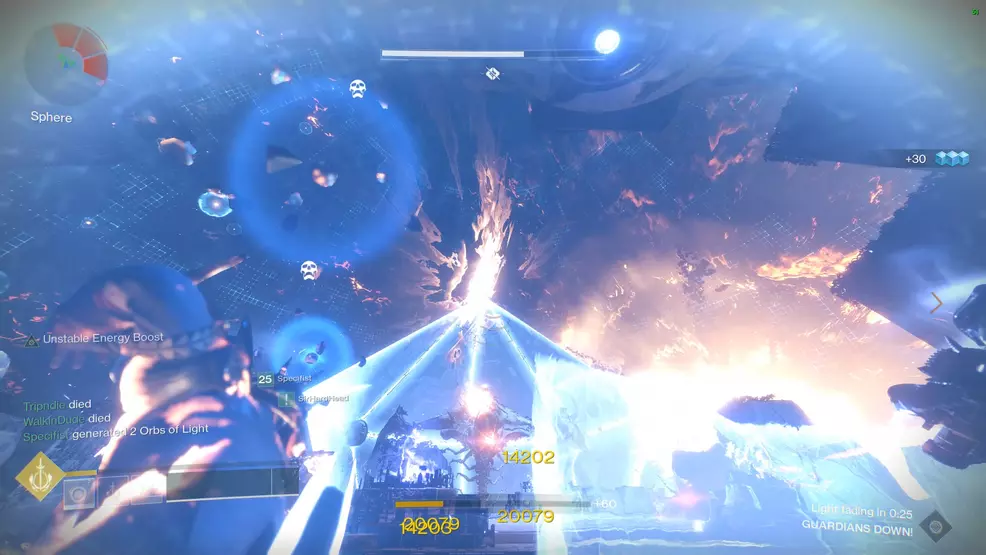Click the objective marker below the boss bar
Viewport: 986px width, 555px height.
point(492,73)
